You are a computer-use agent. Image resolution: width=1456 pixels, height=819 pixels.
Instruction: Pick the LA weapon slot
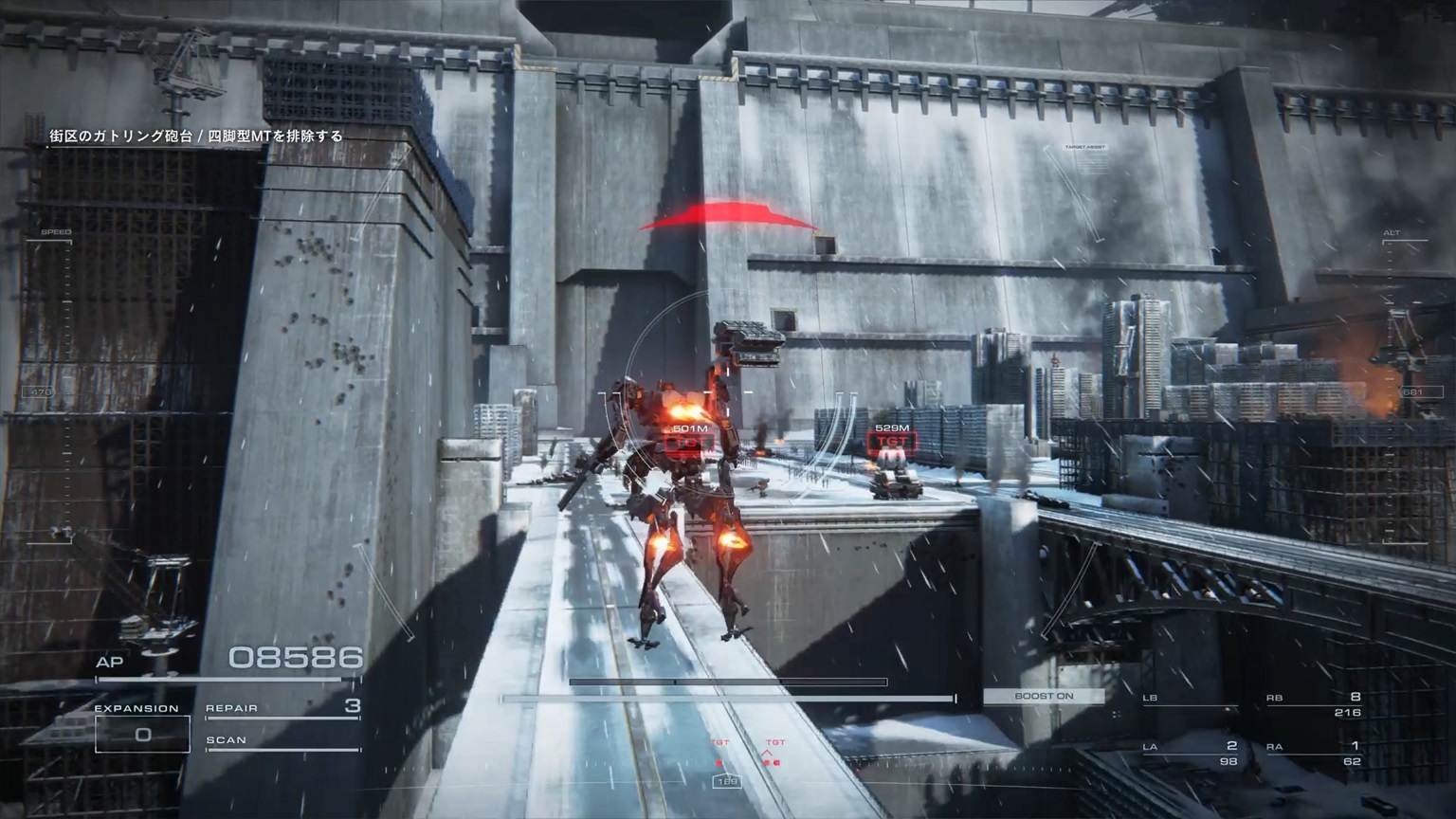[x=1189, y=753]
